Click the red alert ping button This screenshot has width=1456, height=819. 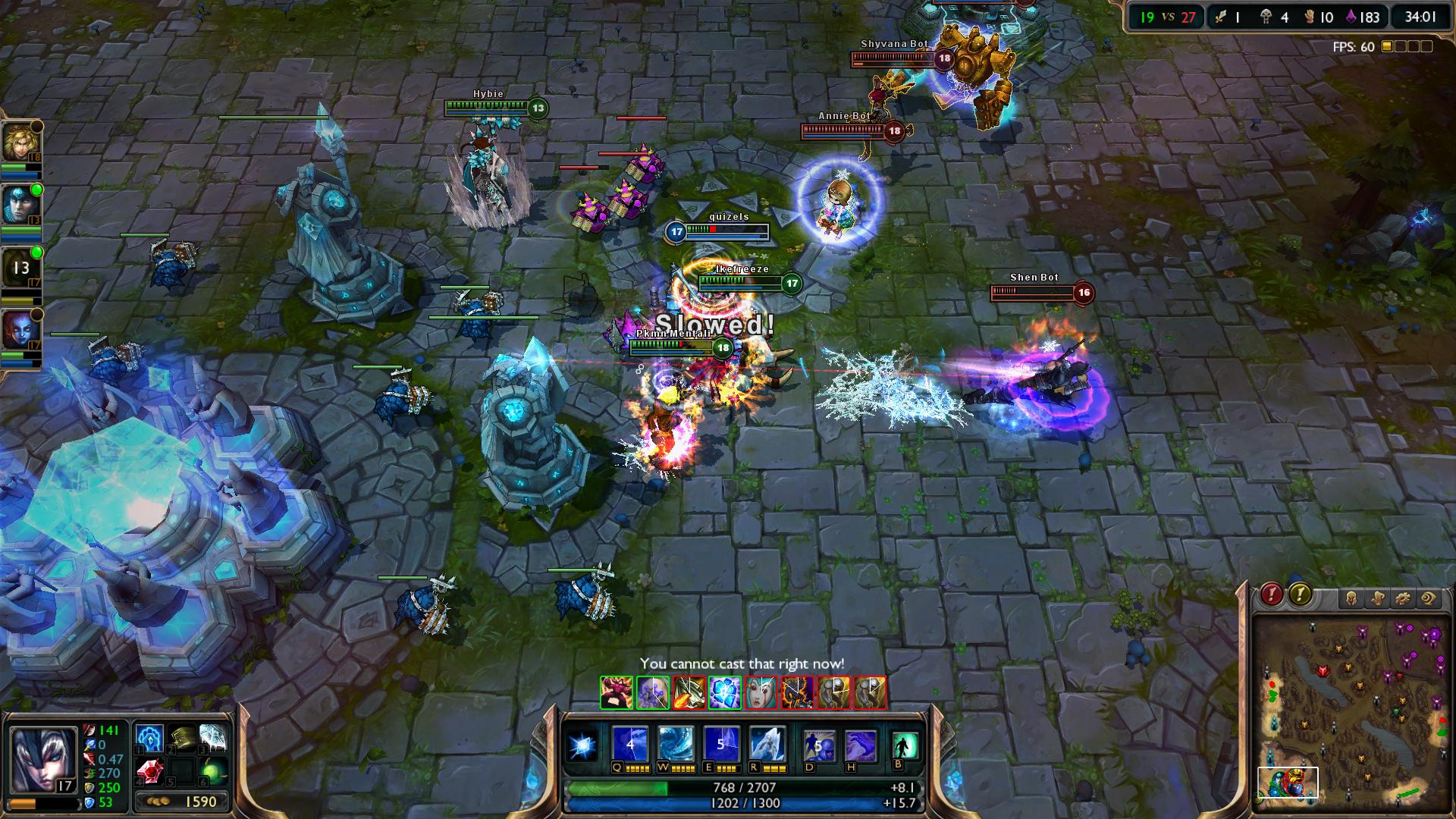tap(1272, 595)
